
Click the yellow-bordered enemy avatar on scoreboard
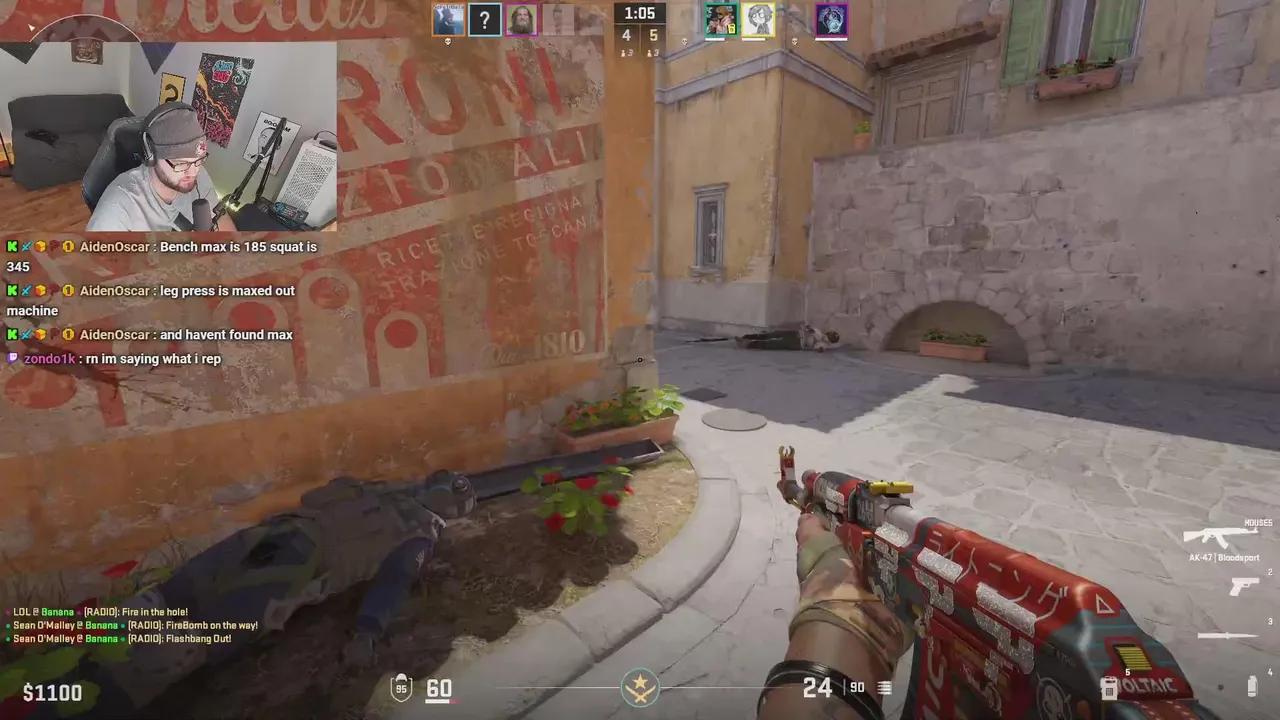758,18
